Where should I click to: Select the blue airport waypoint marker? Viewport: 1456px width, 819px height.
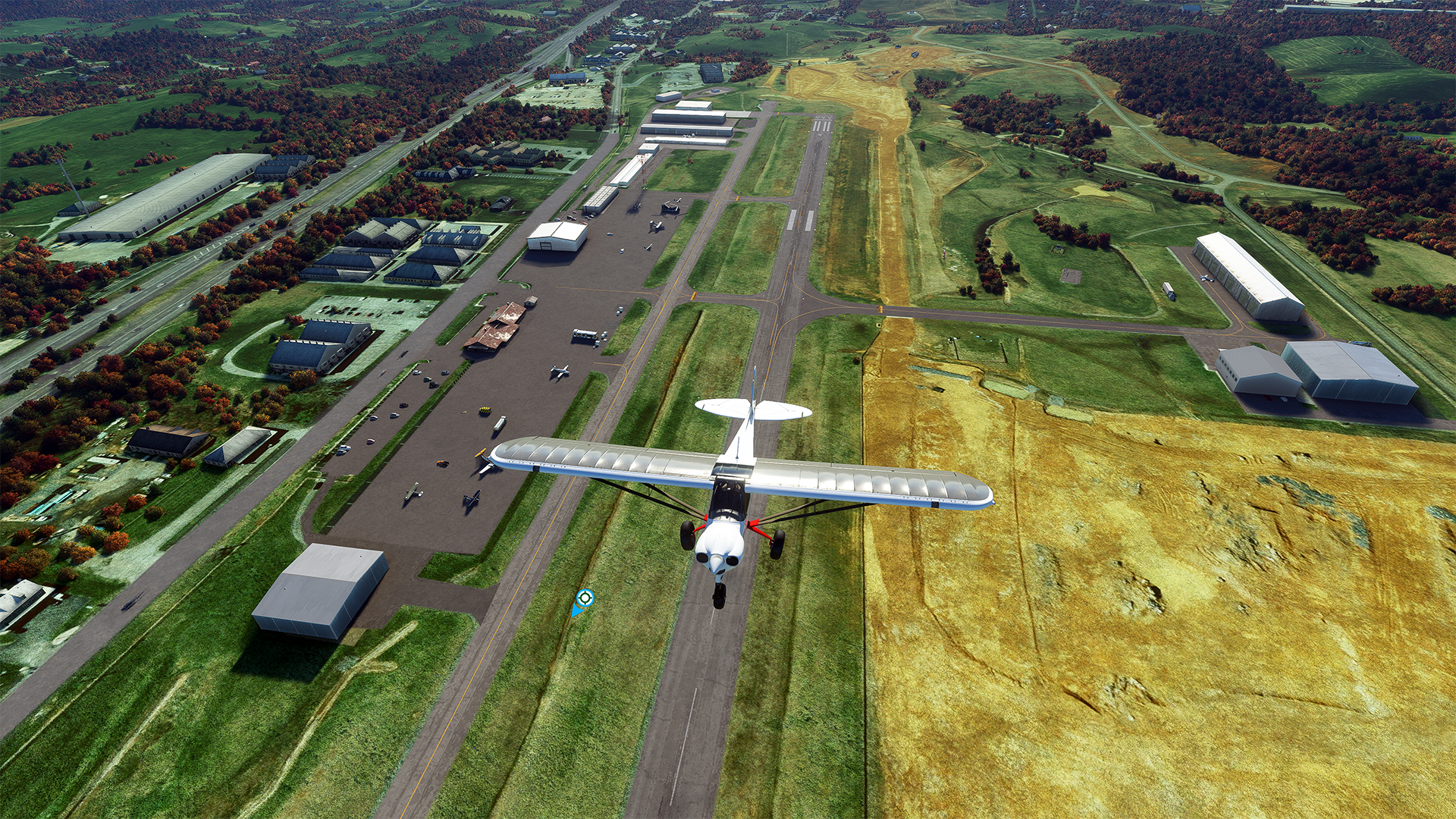[584, 599]
